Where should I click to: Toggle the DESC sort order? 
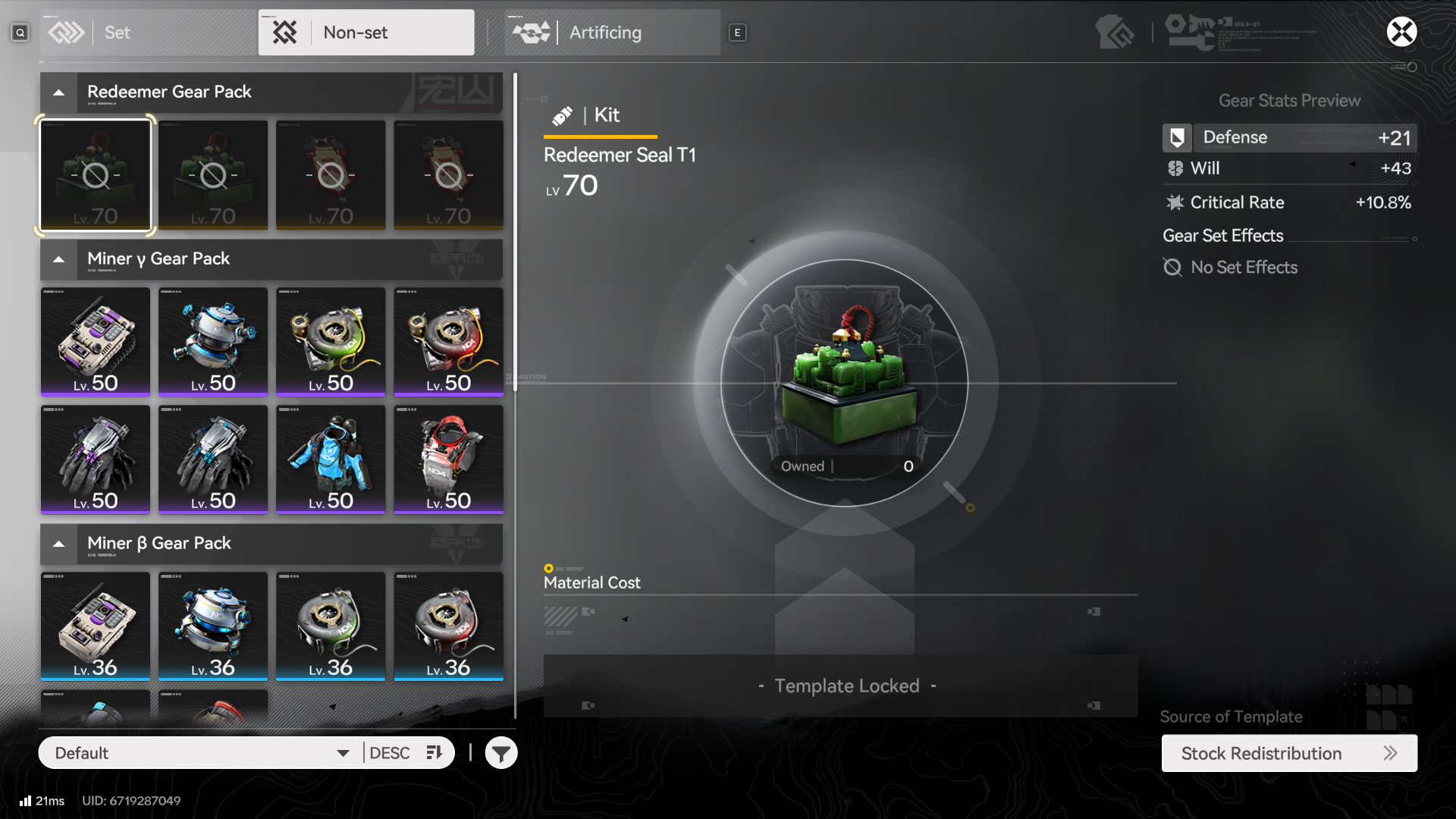(406, 753)
